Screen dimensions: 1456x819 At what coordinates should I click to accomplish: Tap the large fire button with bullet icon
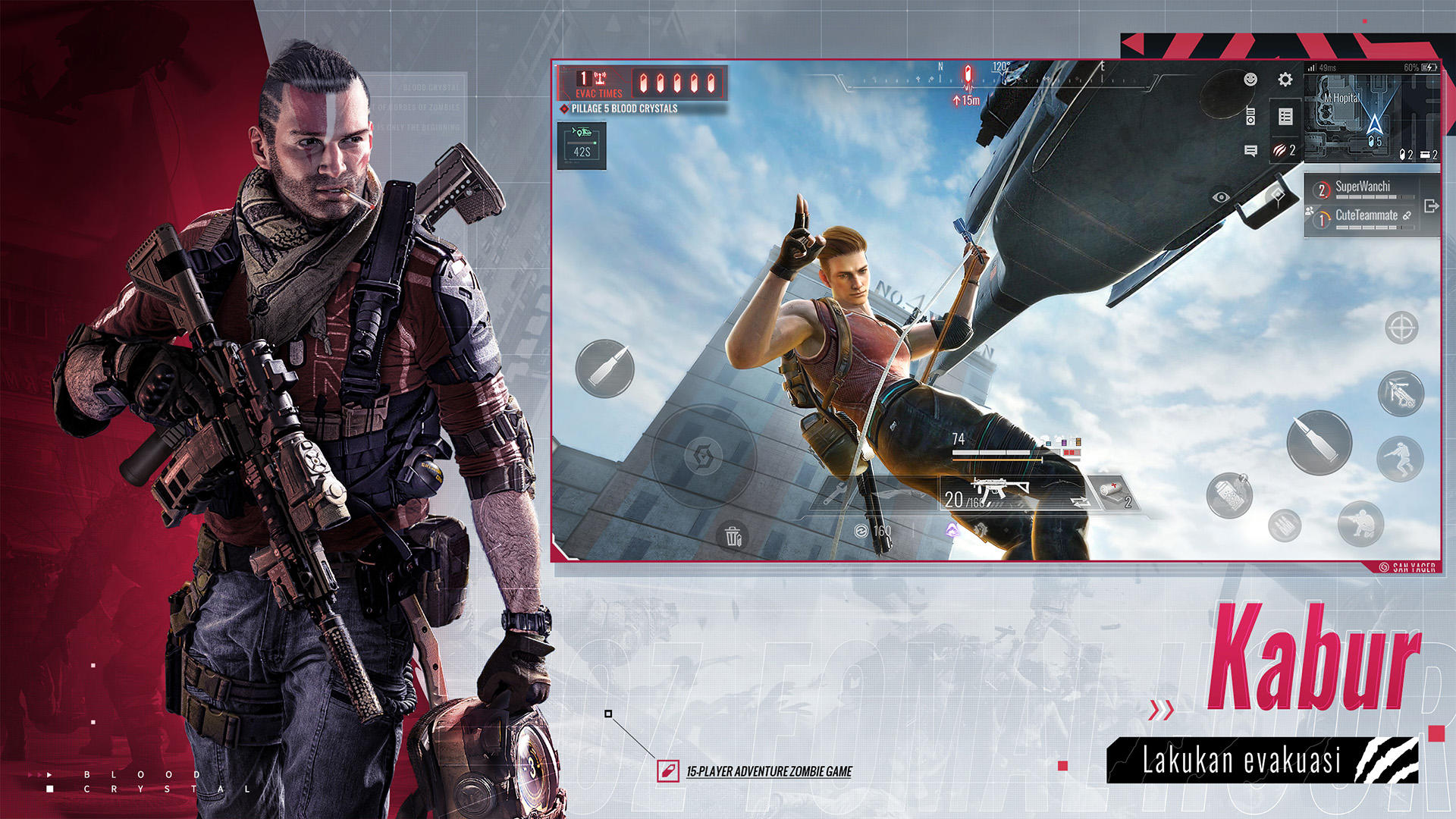[x=1319, y=441]
